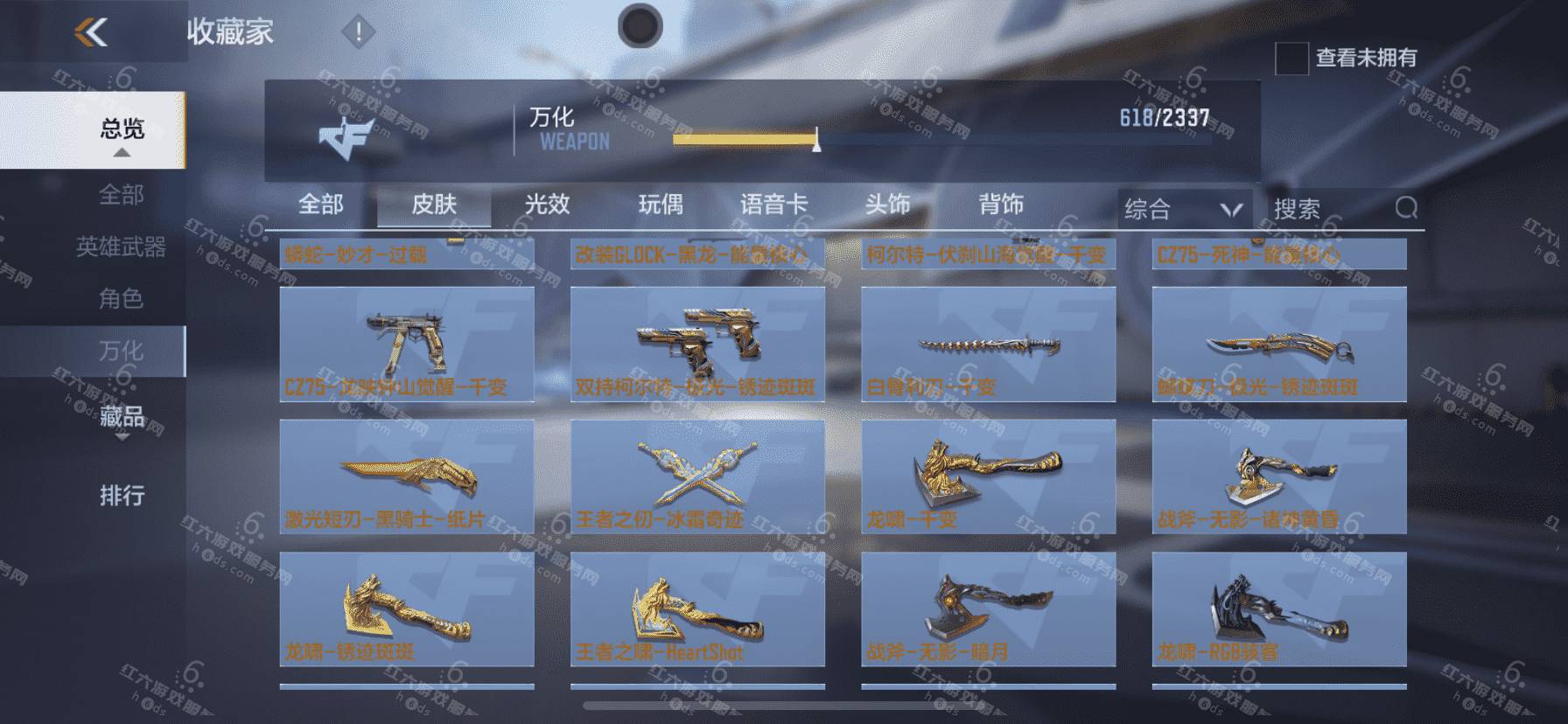Show the 排行 ranking page
1568x724 pixels.
[x=122, y=496]
